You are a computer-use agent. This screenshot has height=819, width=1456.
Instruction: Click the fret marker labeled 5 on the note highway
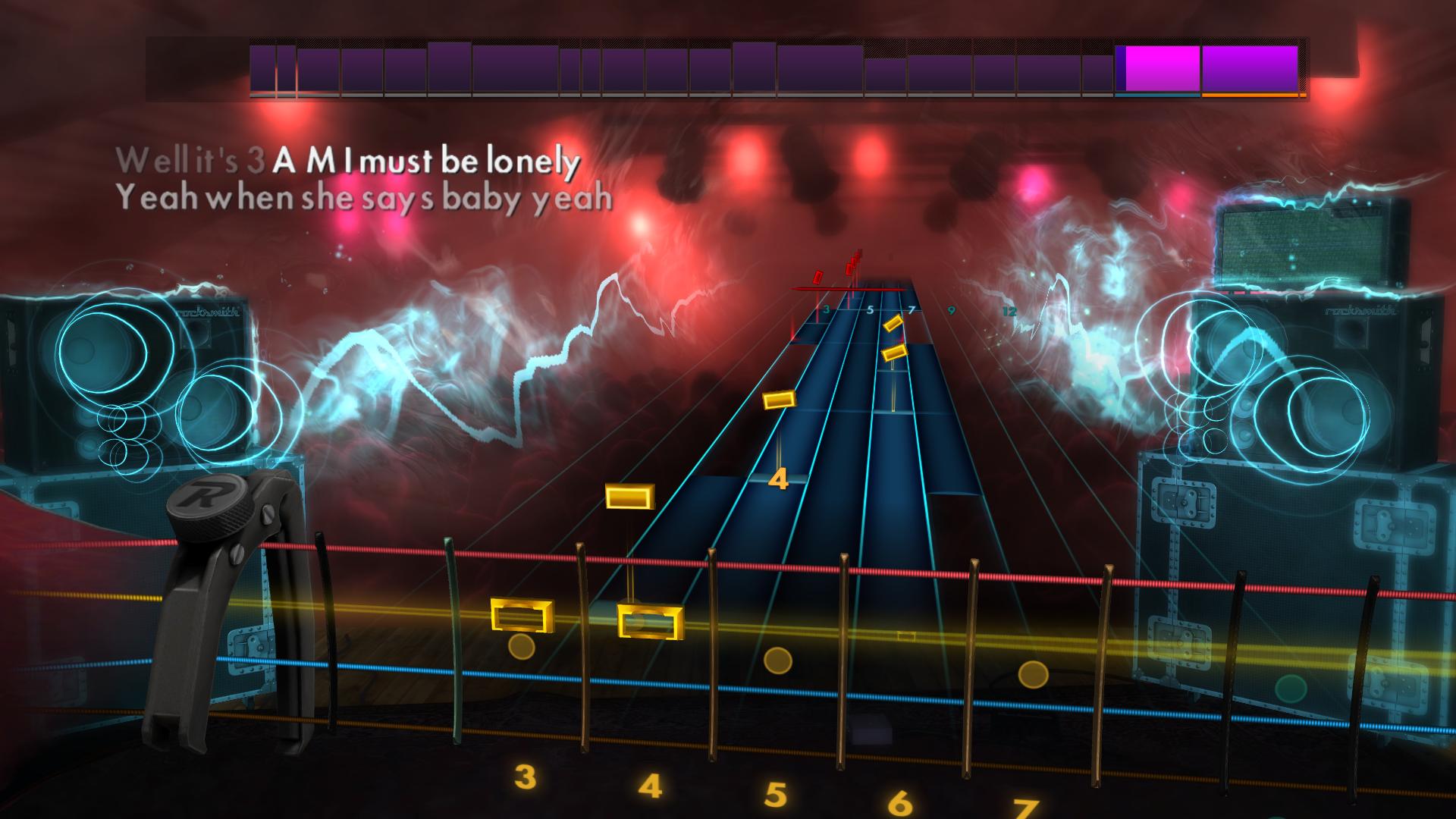tap(871, 309)
